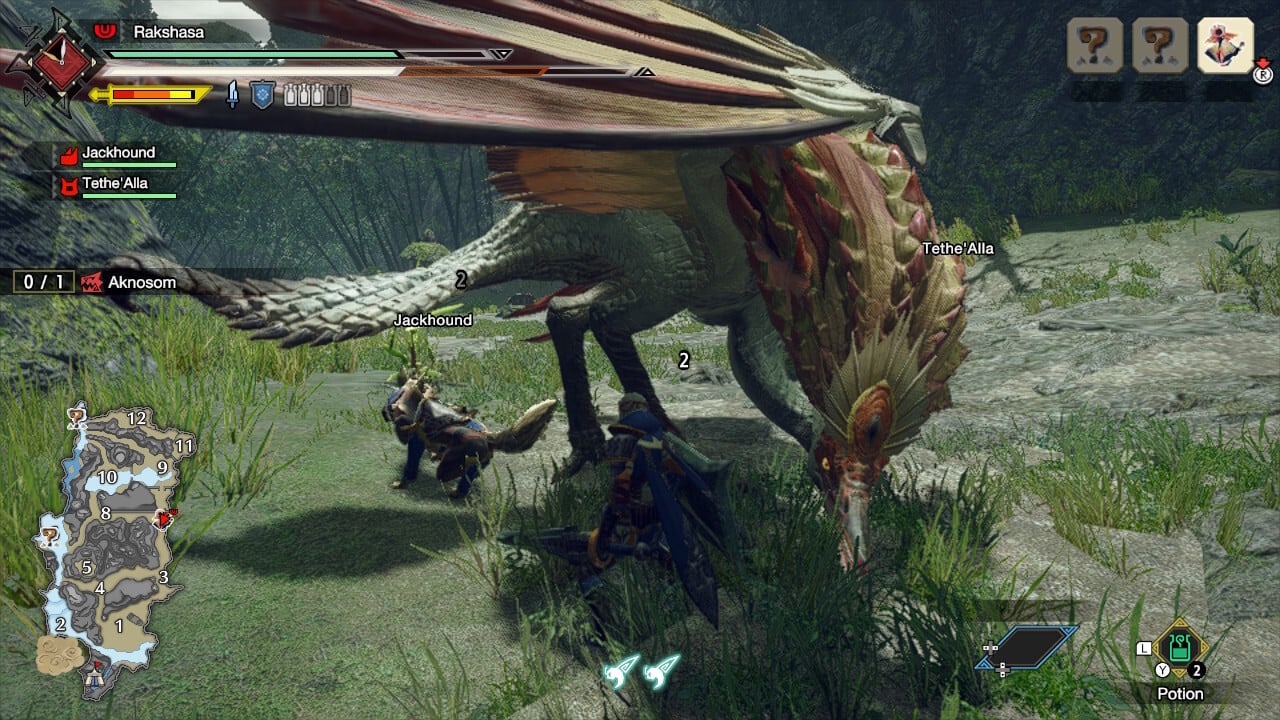The height and width of the screenshot is (720, 1280).
Task: Select Jackhound in the buddy list
Action: click(x=118, y=153)
